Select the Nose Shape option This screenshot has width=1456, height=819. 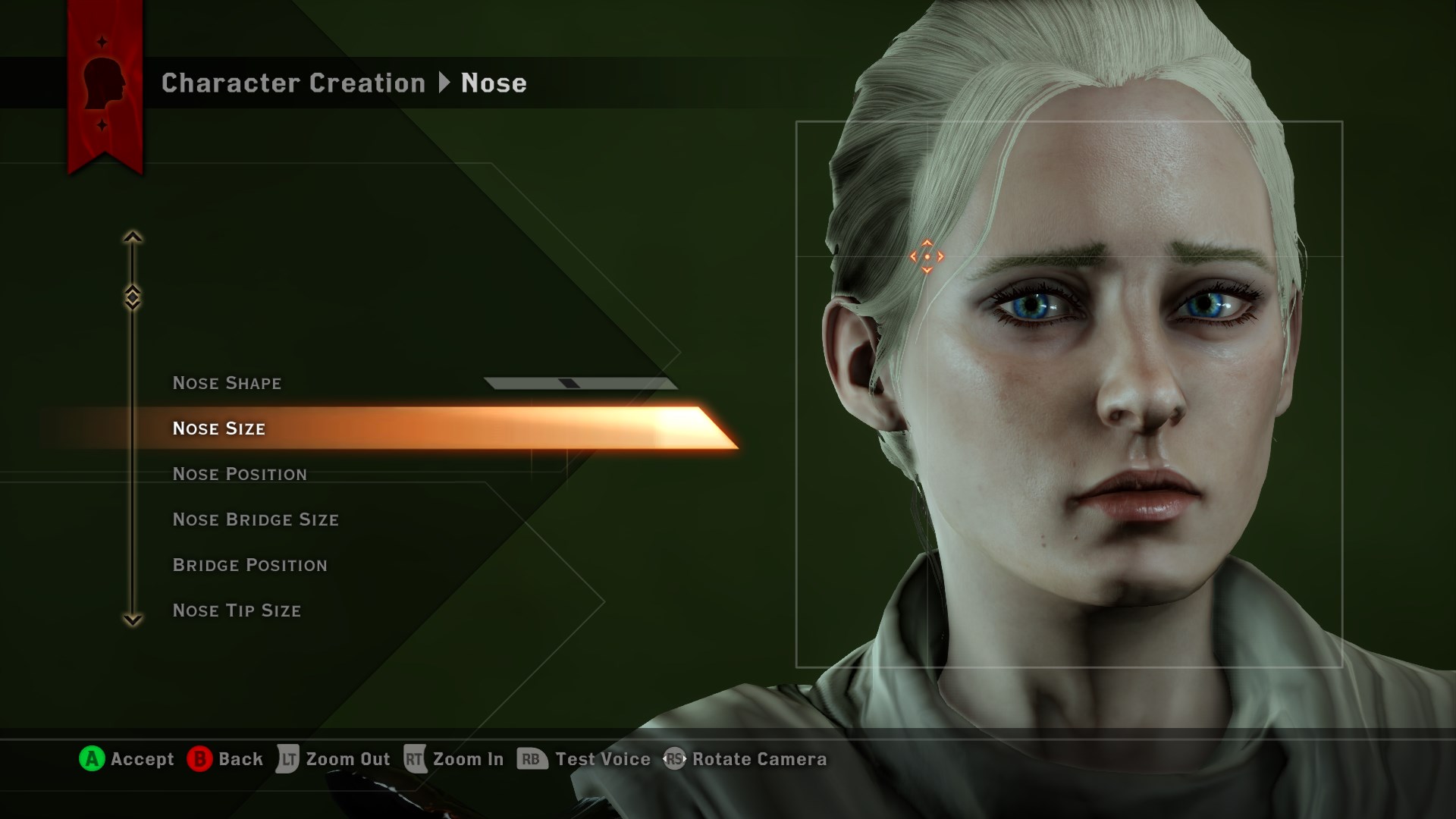(x=227, y=383)
